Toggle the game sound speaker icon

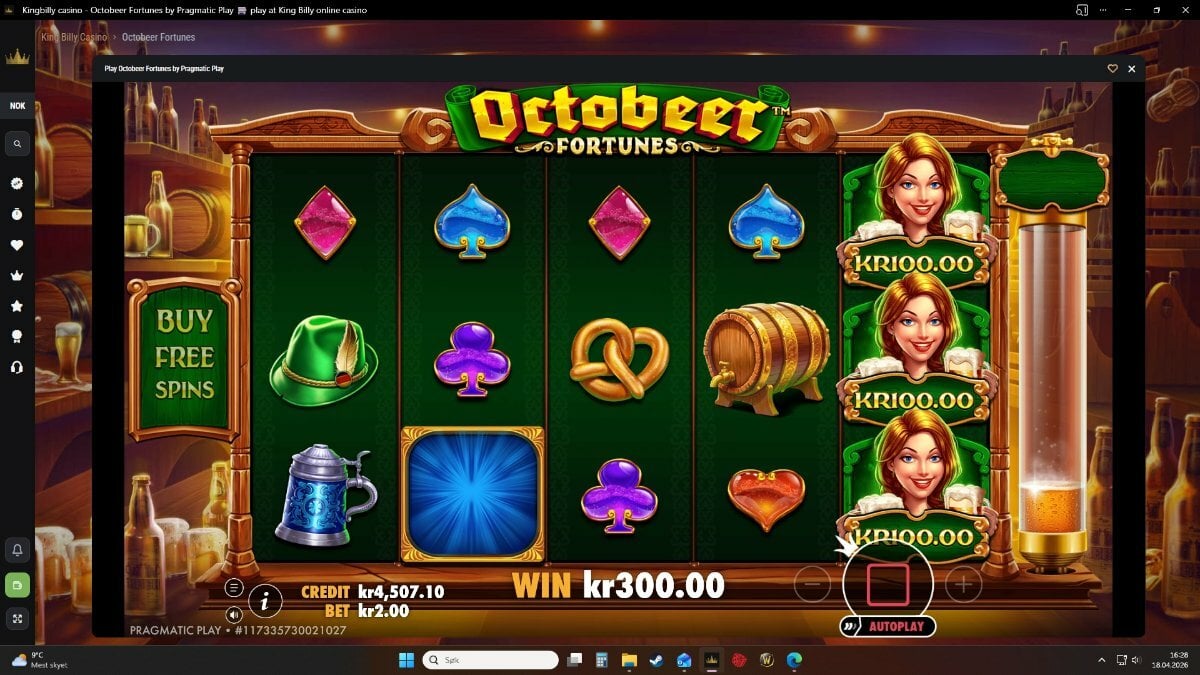coord(234,614)
